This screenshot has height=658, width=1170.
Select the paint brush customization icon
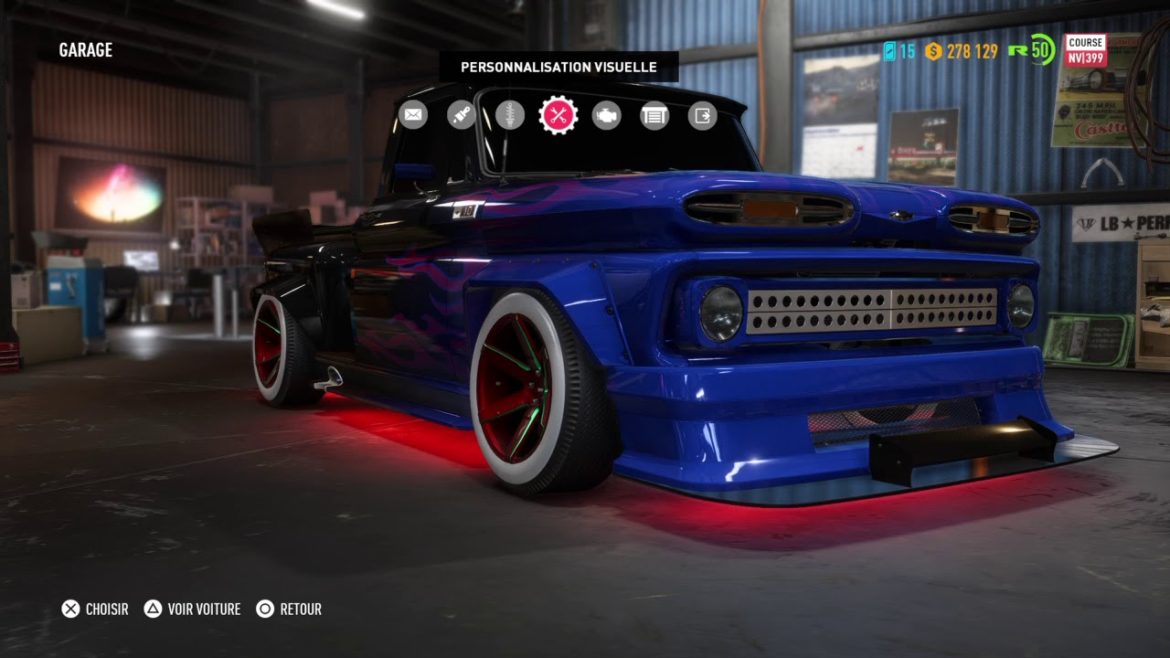pyautogui.click(x=461, y=115)
